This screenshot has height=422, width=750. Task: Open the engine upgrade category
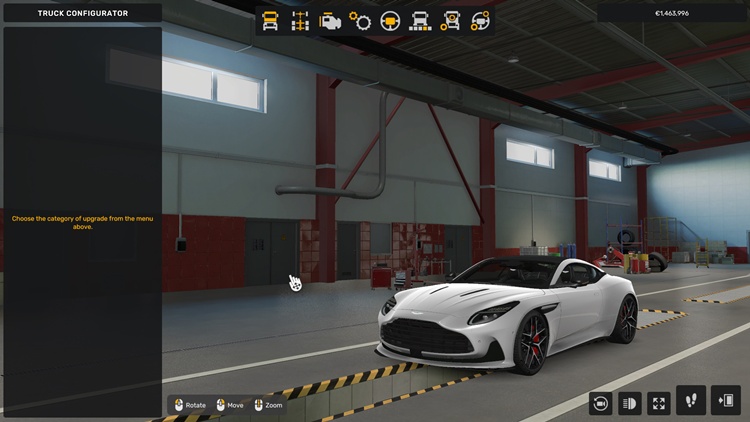[330, 21]
